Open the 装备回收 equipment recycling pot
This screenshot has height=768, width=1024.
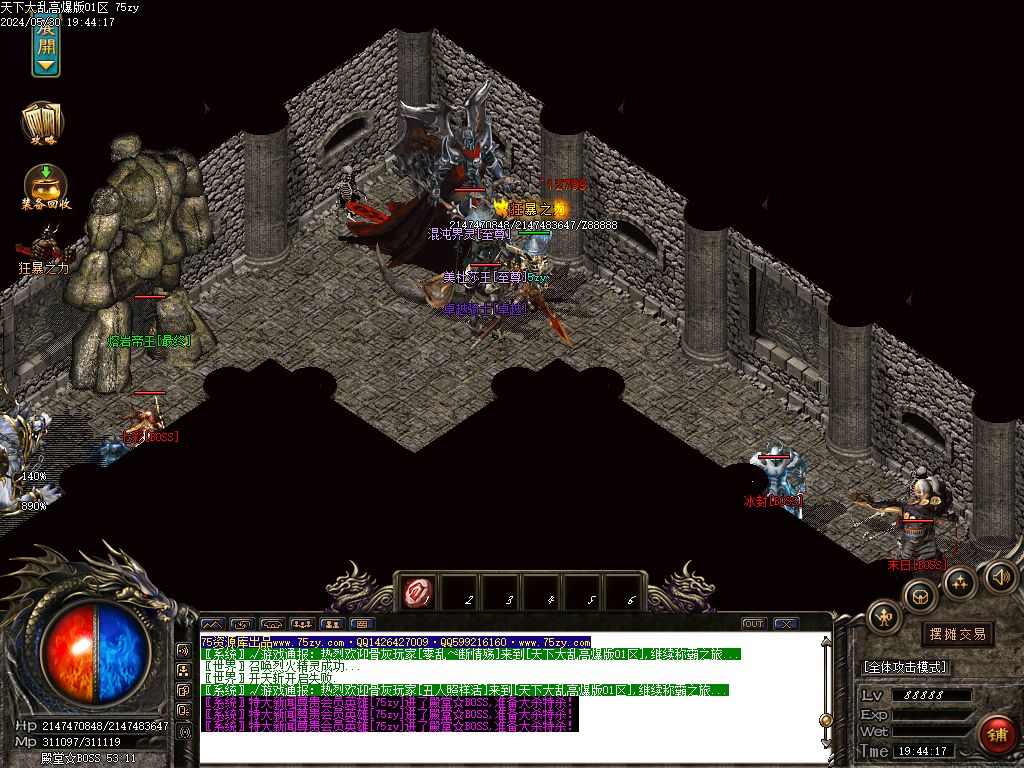pos(45,186)
